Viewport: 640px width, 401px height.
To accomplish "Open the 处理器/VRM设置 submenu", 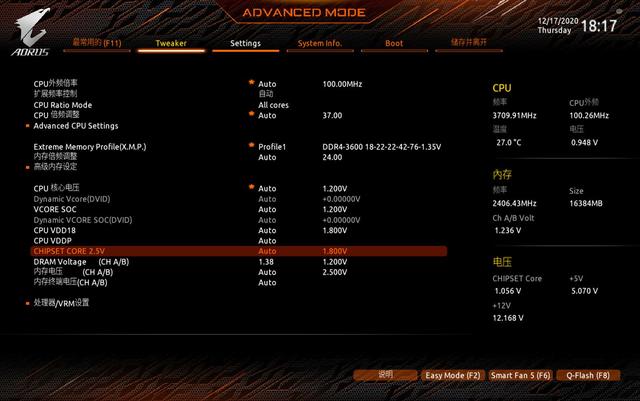I will [x=61, y=302].
